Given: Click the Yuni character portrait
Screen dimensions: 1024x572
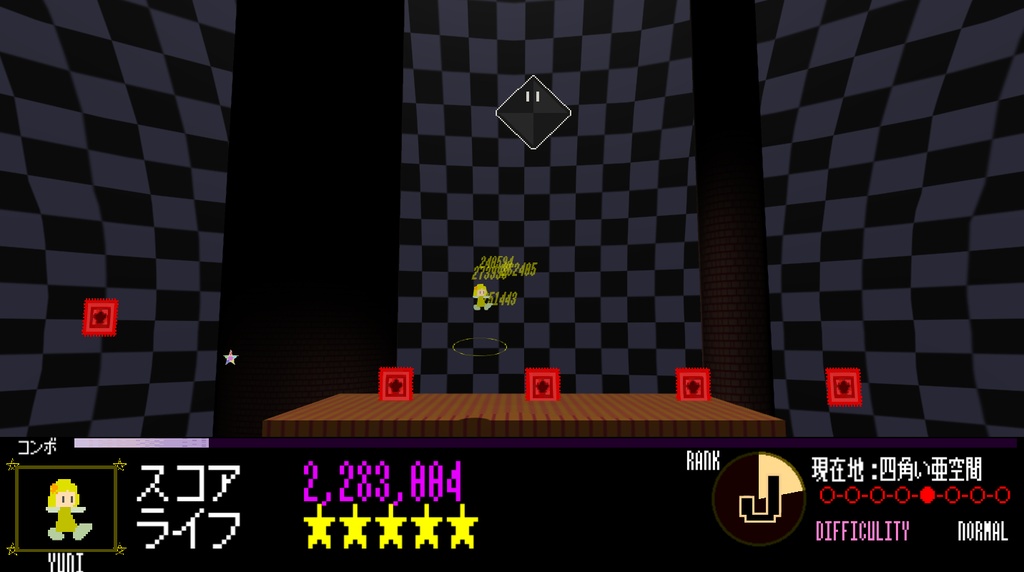Looking at the screenshot, I should point(66,508).
